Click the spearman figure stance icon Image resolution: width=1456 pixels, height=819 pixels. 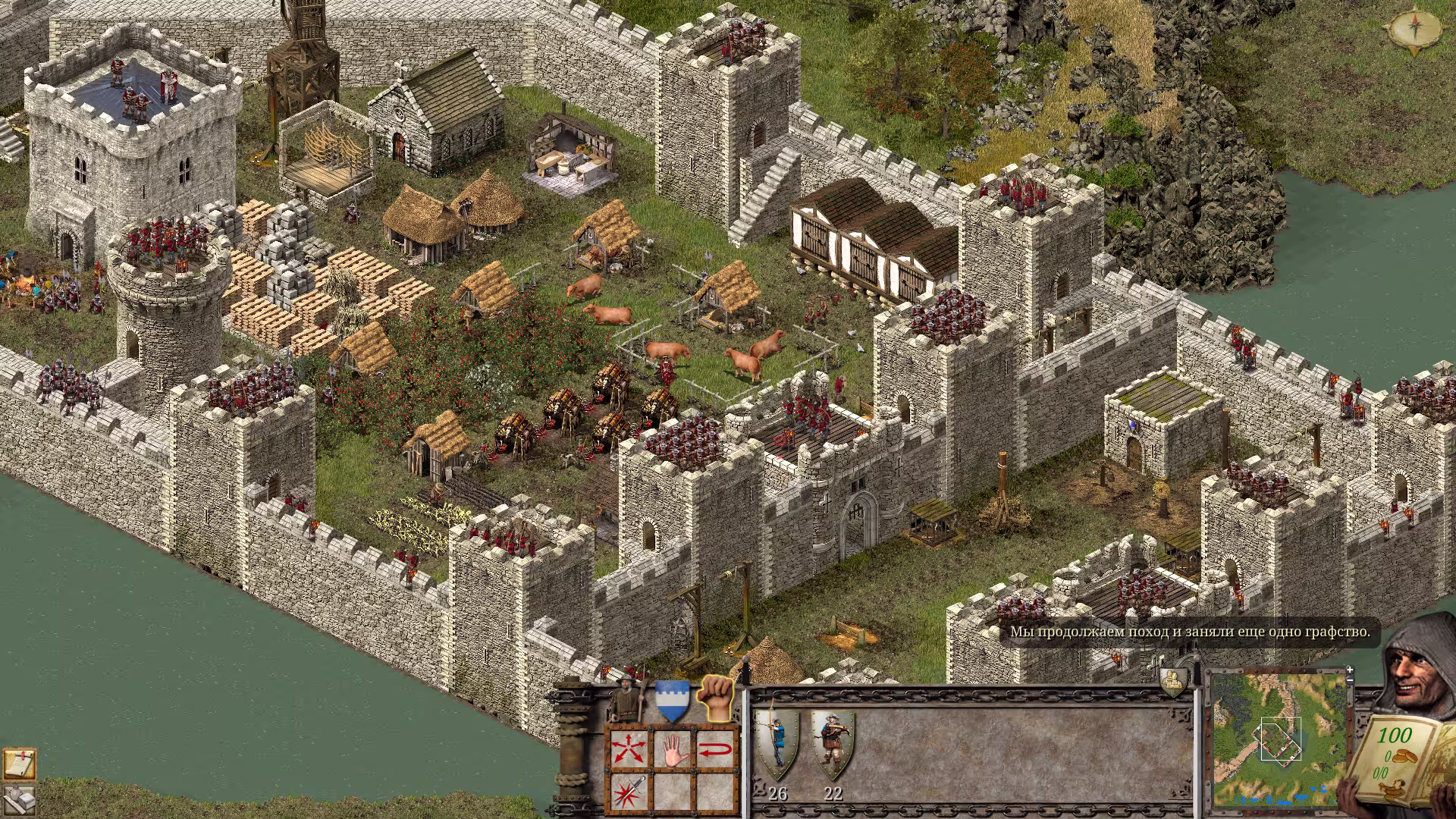[626, 699]
